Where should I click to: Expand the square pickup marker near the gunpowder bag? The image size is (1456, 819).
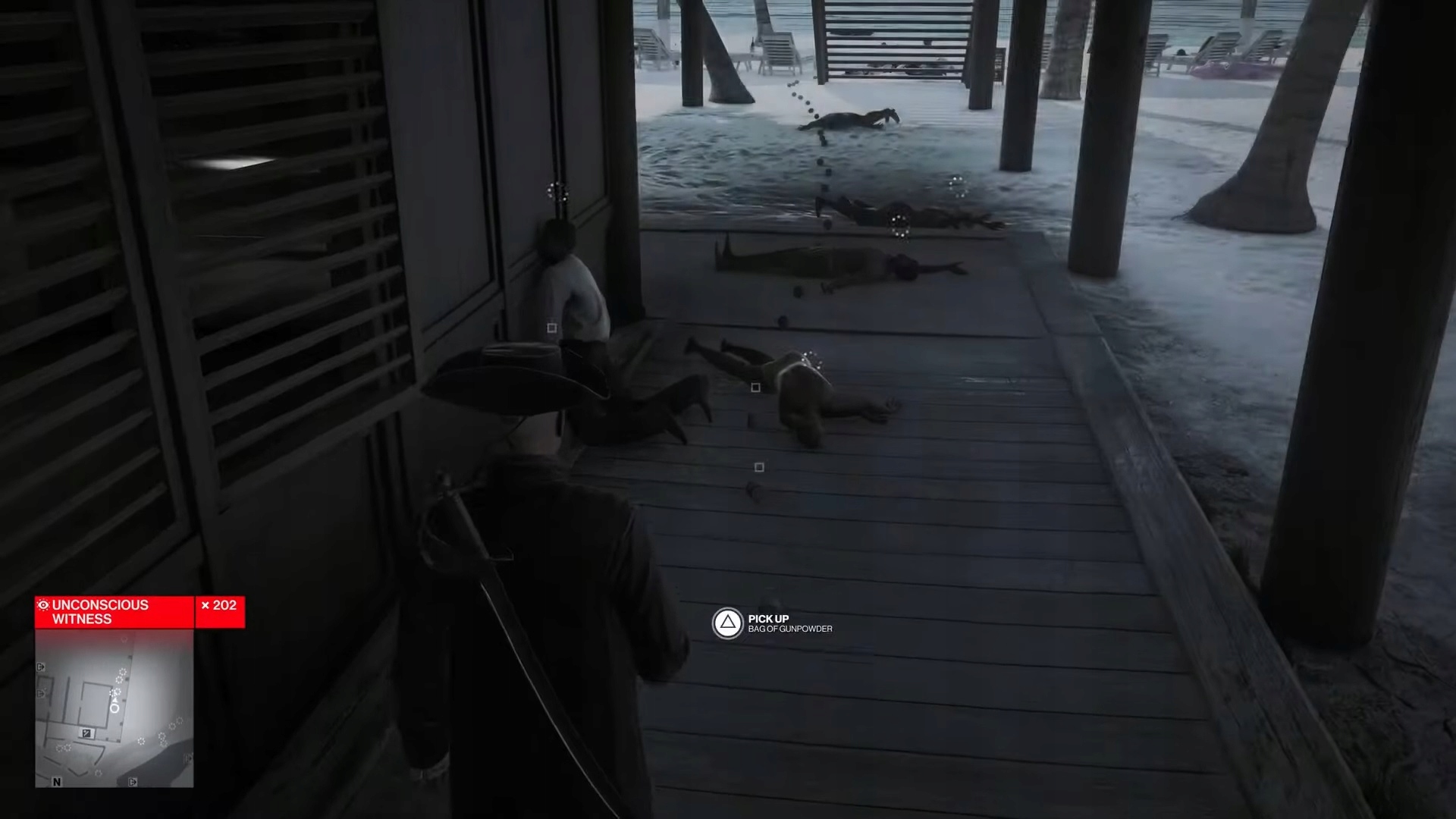click(x=759, y=468)
